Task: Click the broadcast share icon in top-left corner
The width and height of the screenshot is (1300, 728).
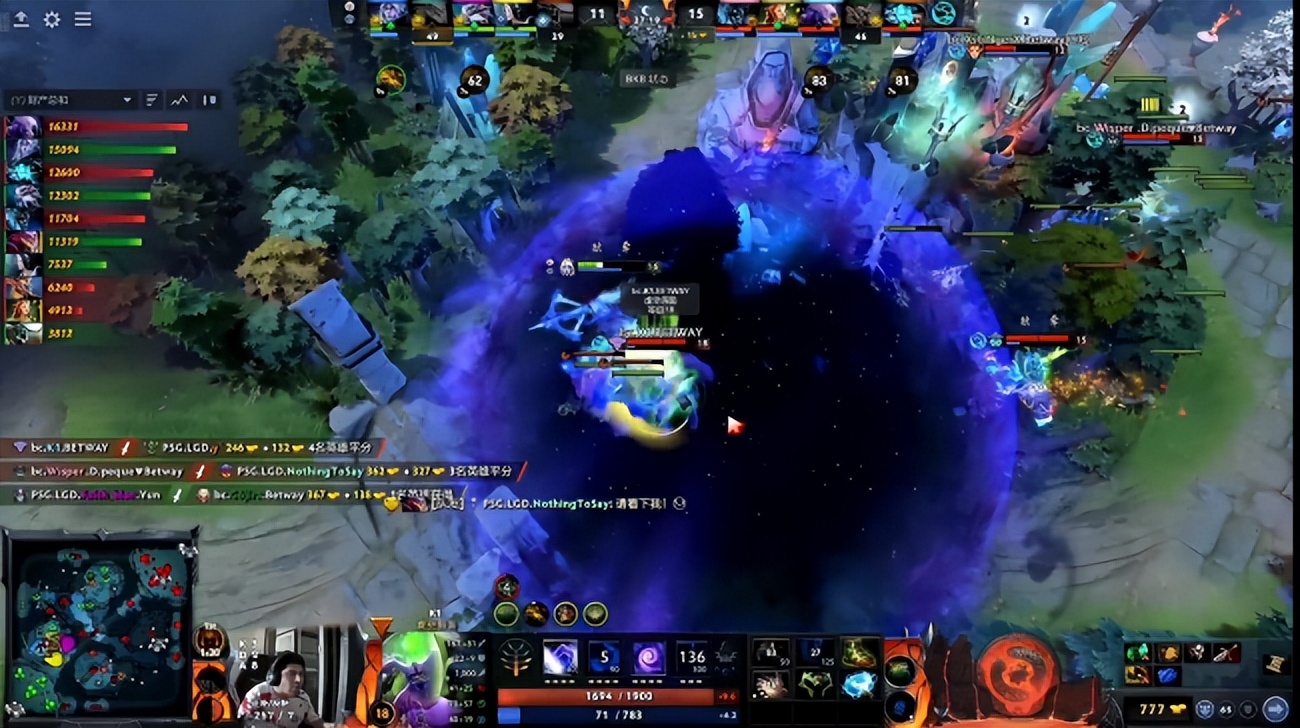Action: 21,19
